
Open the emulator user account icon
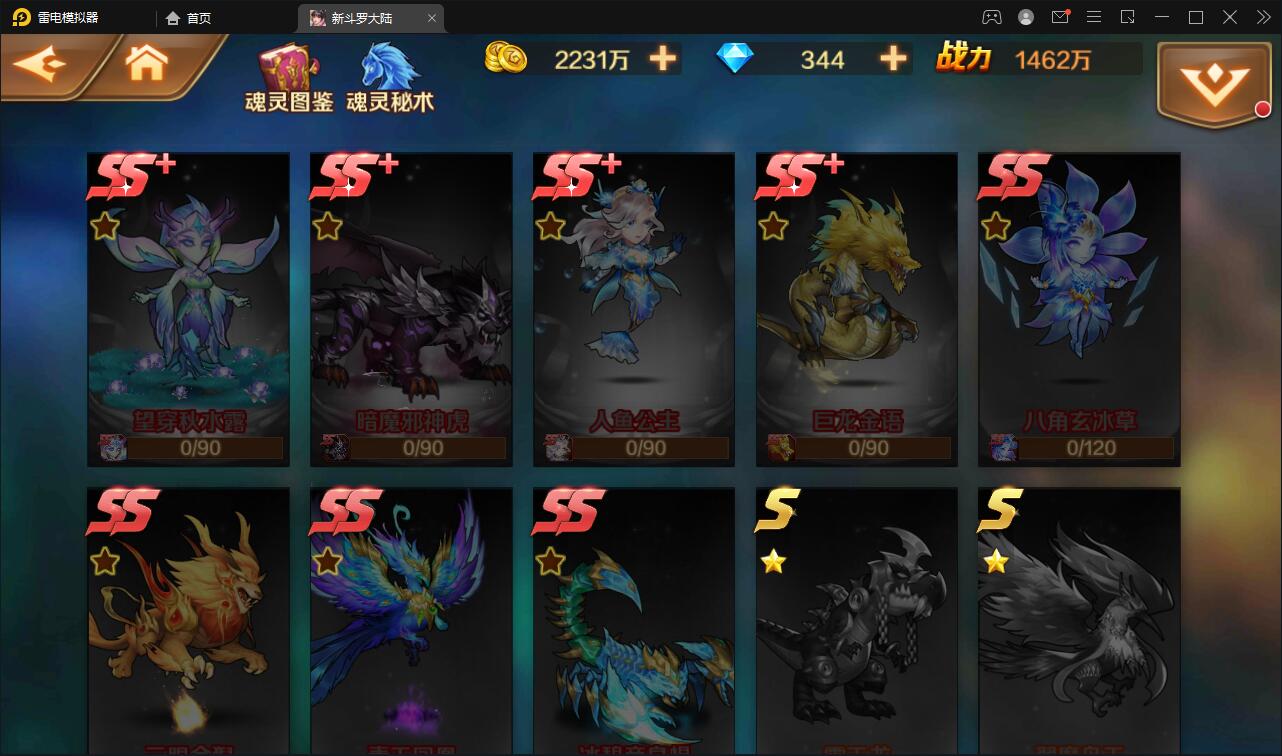click(x=1025, y=17)
